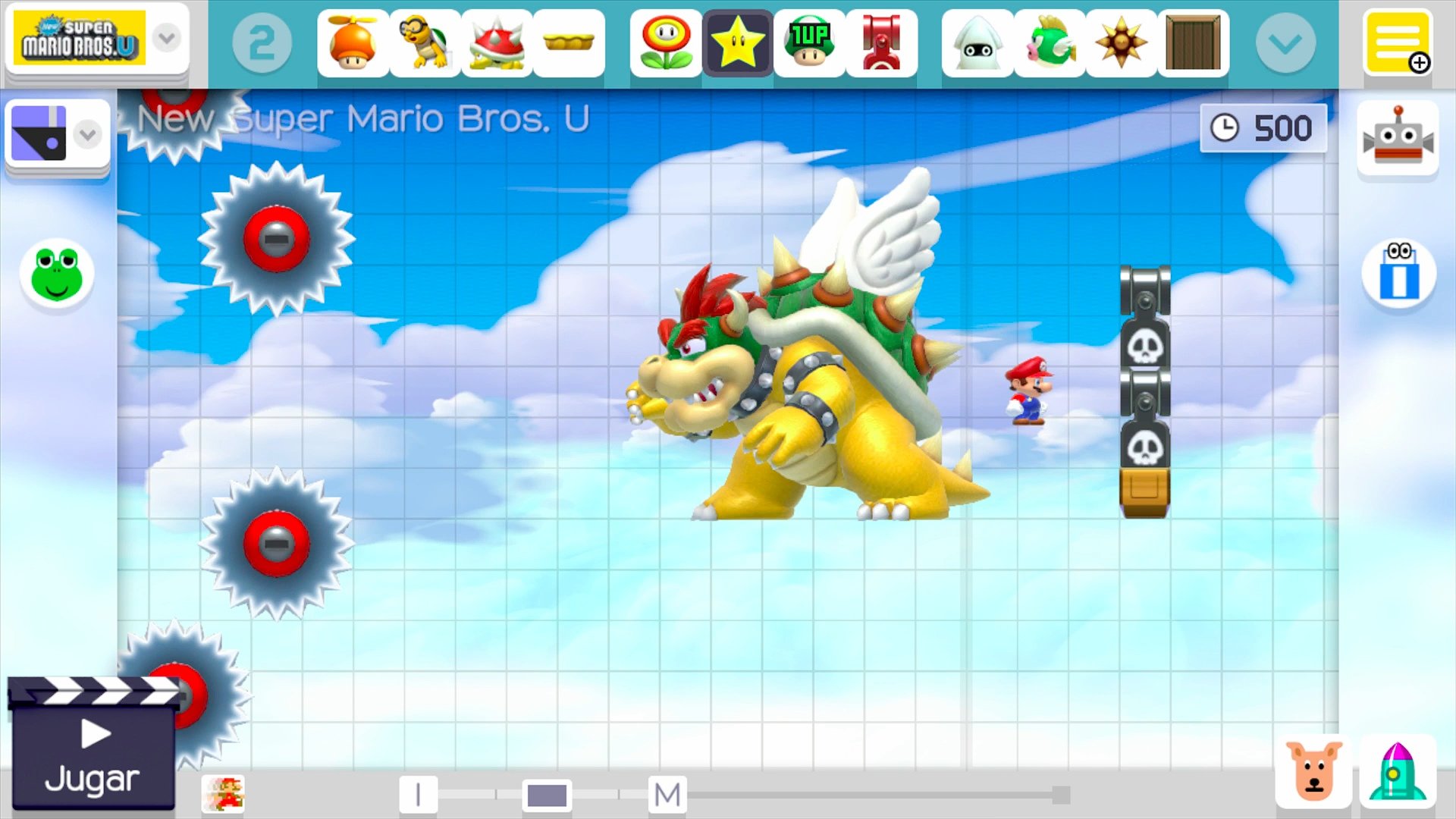Click the small Mario thumbnail near the zoom bar
This screenshot has width=1456, height=819.
[224, 795]
